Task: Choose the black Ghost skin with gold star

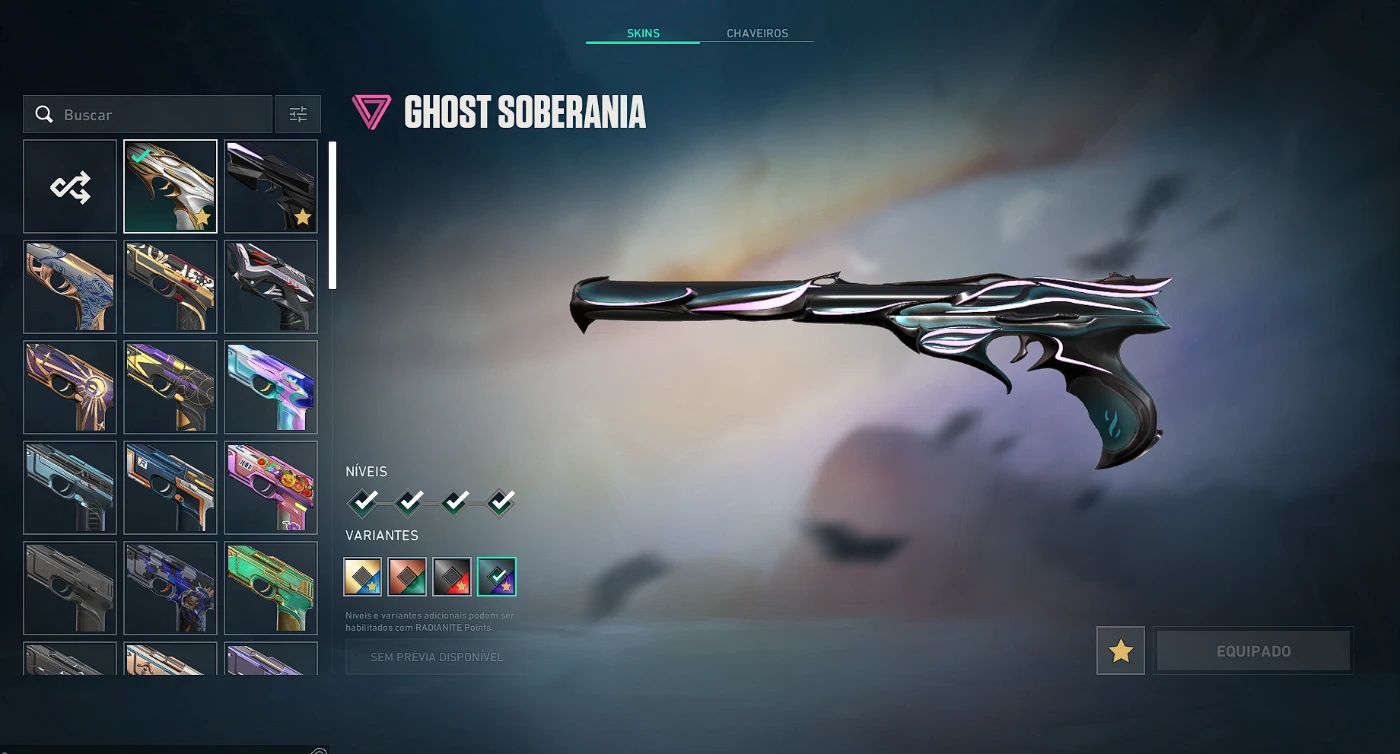Action: [271, 187]
